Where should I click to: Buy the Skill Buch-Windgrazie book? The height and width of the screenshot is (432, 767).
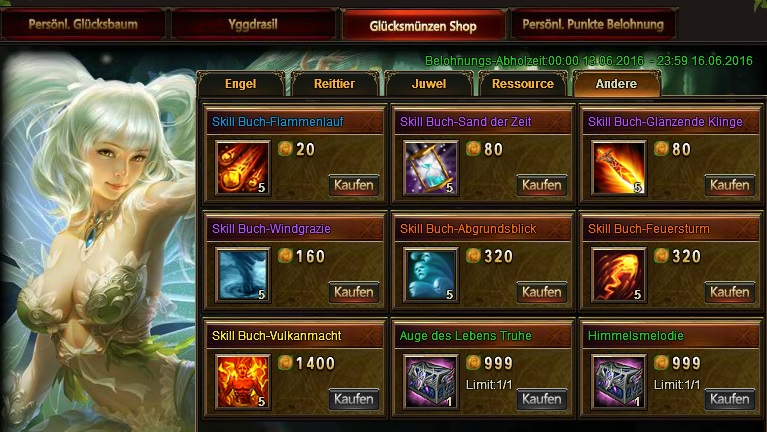tap(354, 292)
